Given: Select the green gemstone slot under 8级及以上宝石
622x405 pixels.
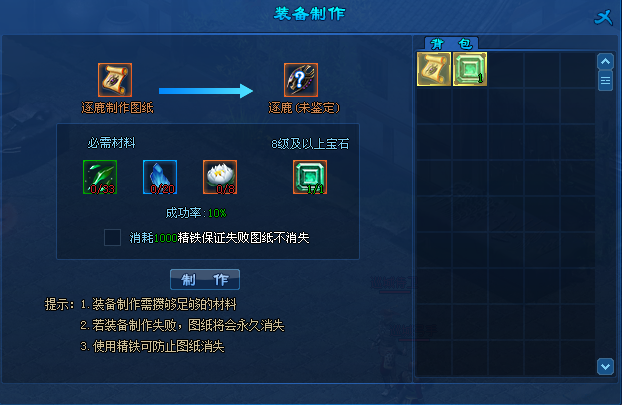Looking at the screenshot, I should tap(310, 176).
